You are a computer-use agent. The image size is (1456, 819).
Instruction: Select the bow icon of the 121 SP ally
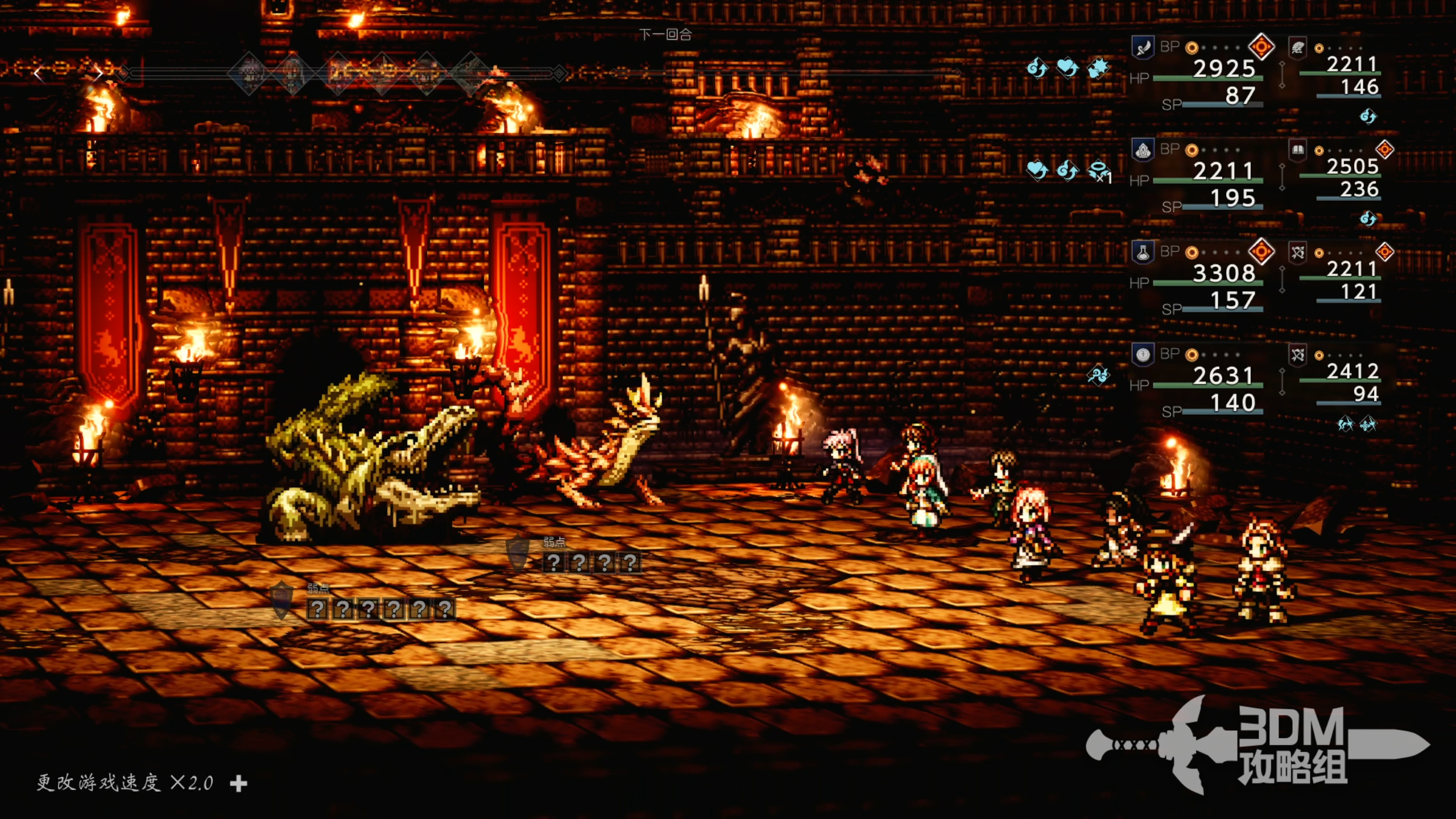coord(1297,253)
